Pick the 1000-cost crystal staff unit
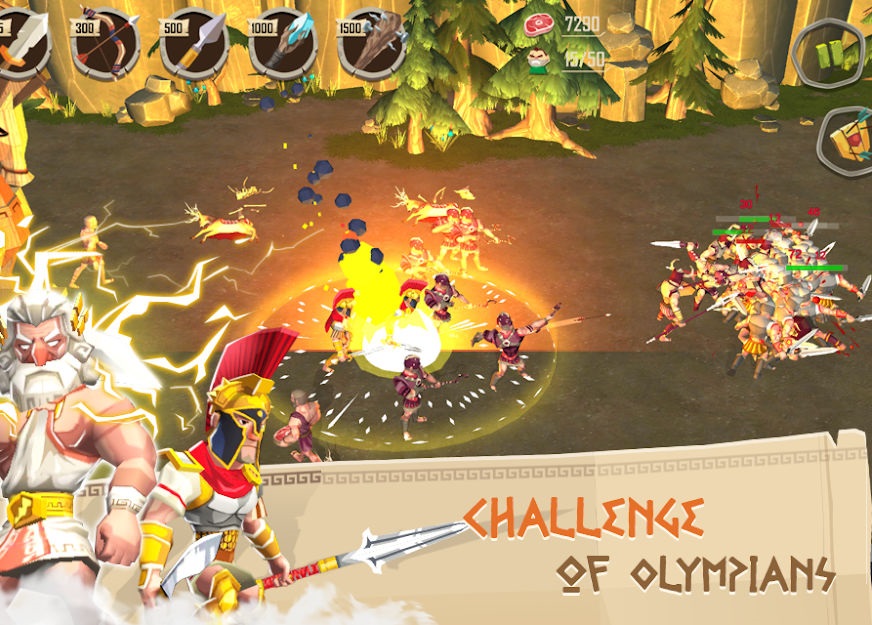This screenshot has width=872, height=625. pyautogui.click(x=283, y=45)
